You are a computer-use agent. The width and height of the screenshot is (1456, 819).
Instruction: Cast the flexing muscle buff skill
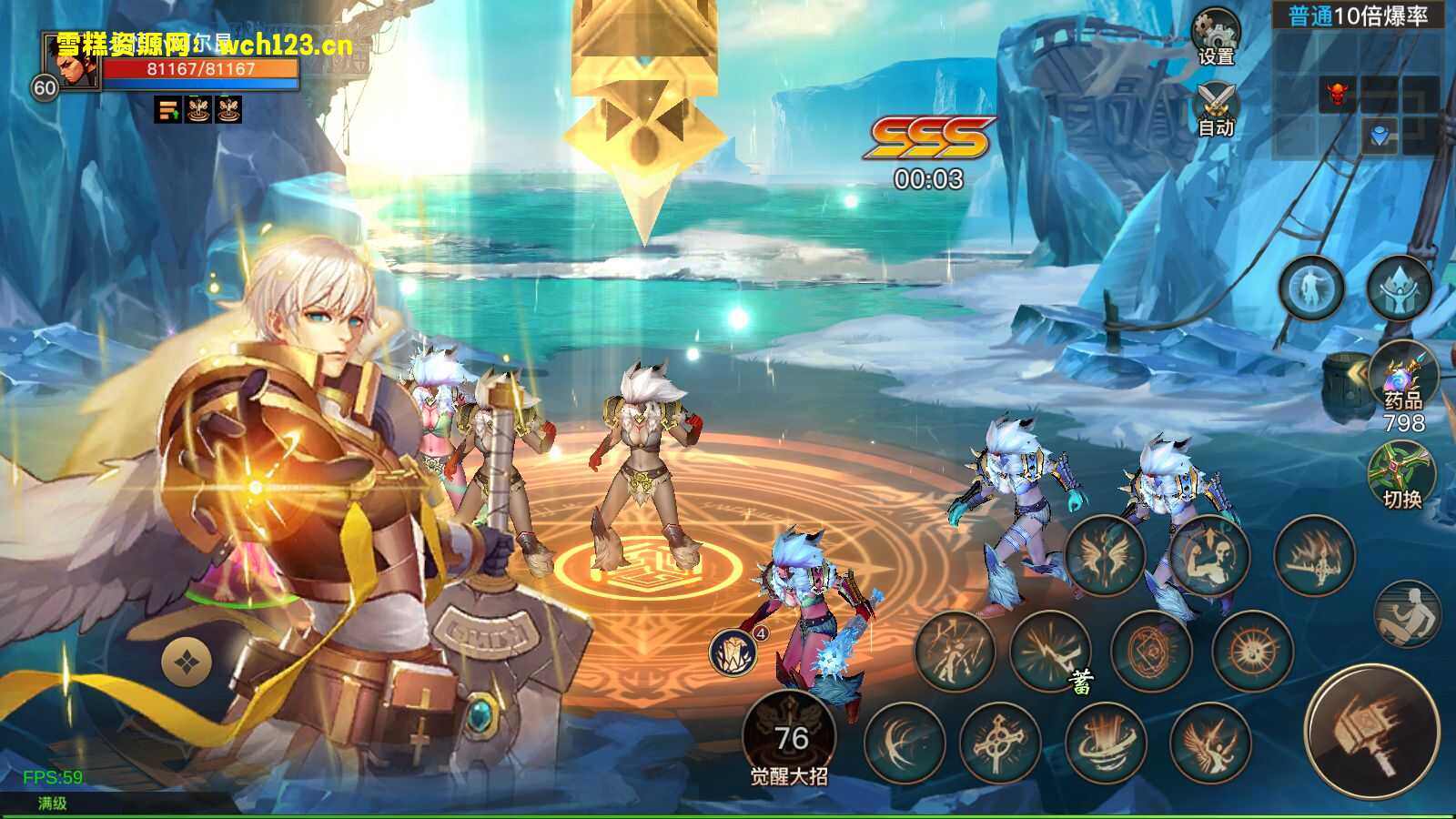pyautogui.click(x=1209, y=555)
